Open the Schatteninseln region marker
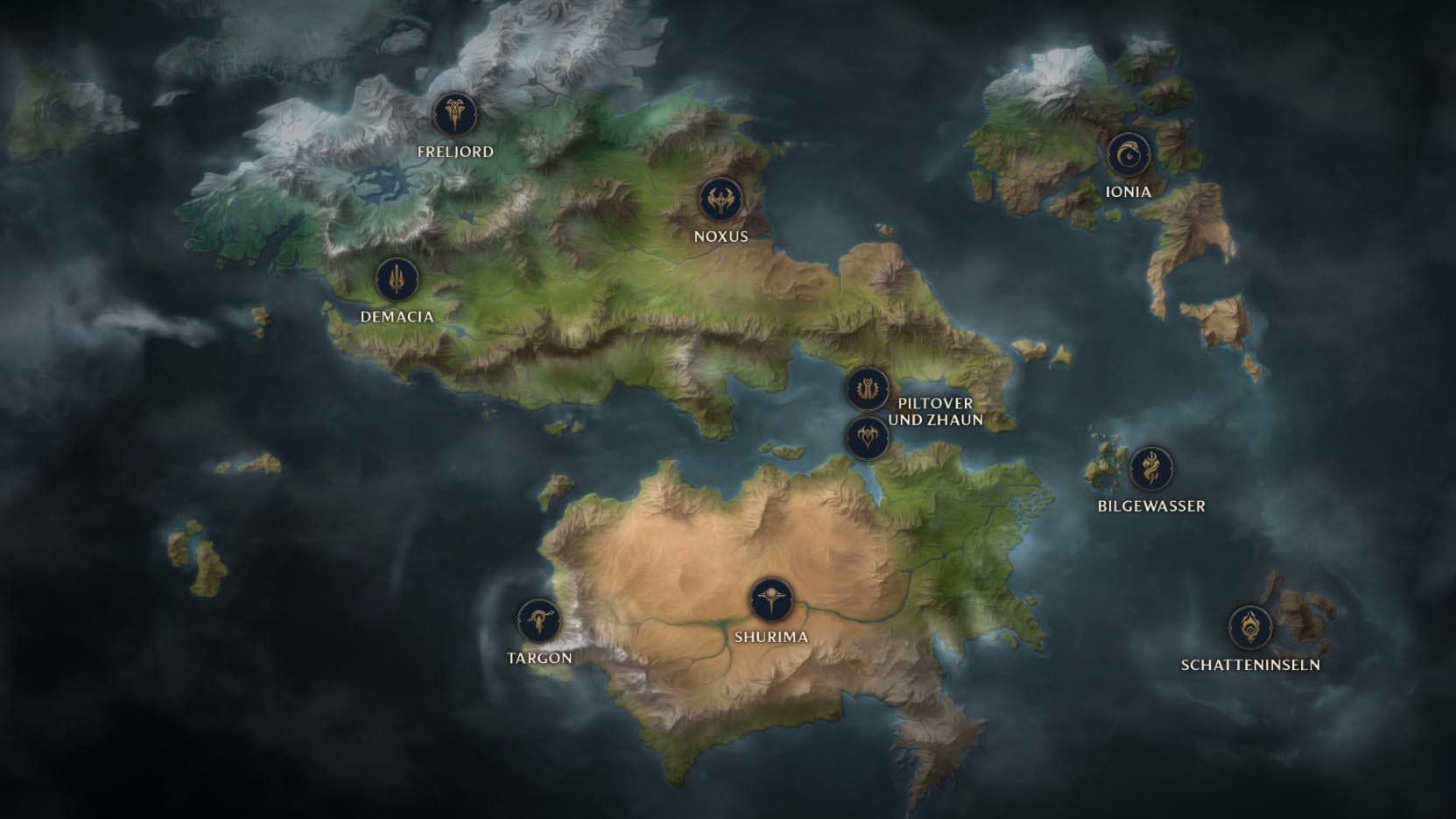The width and height of the screenshot is (1456, 819). [1249, 627]
